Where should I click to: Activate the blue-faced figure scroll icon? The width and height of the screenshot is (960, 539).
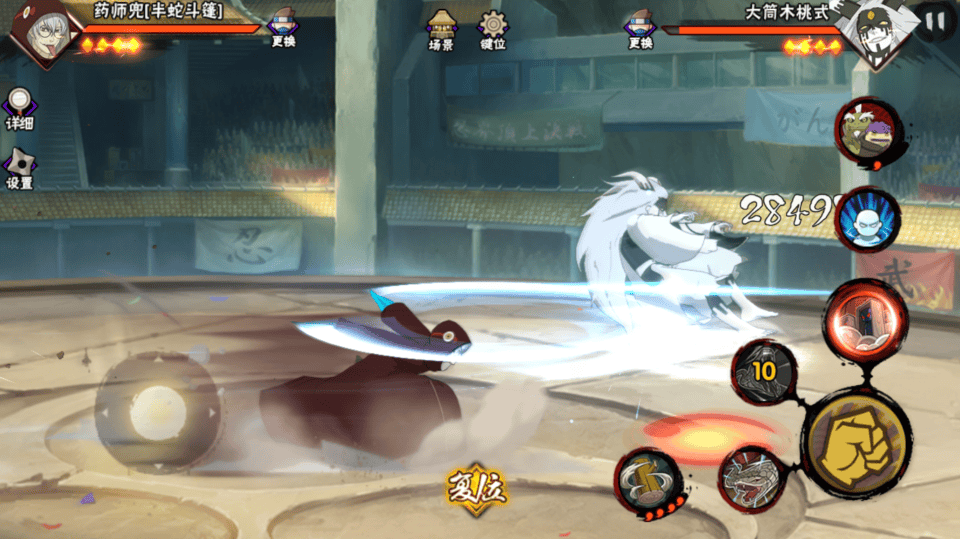tap(867, 219)
